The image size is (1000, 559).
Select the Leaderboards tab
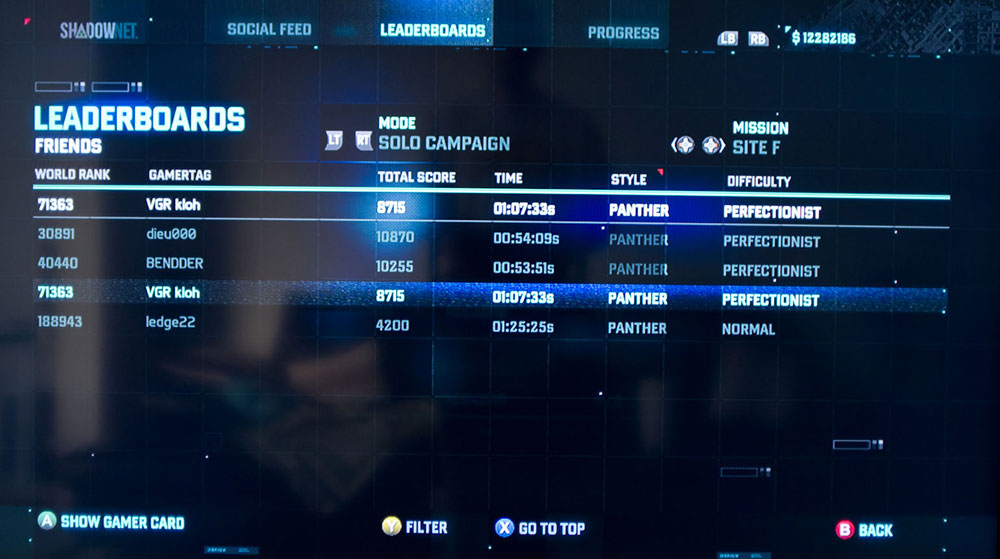(432, 30)
